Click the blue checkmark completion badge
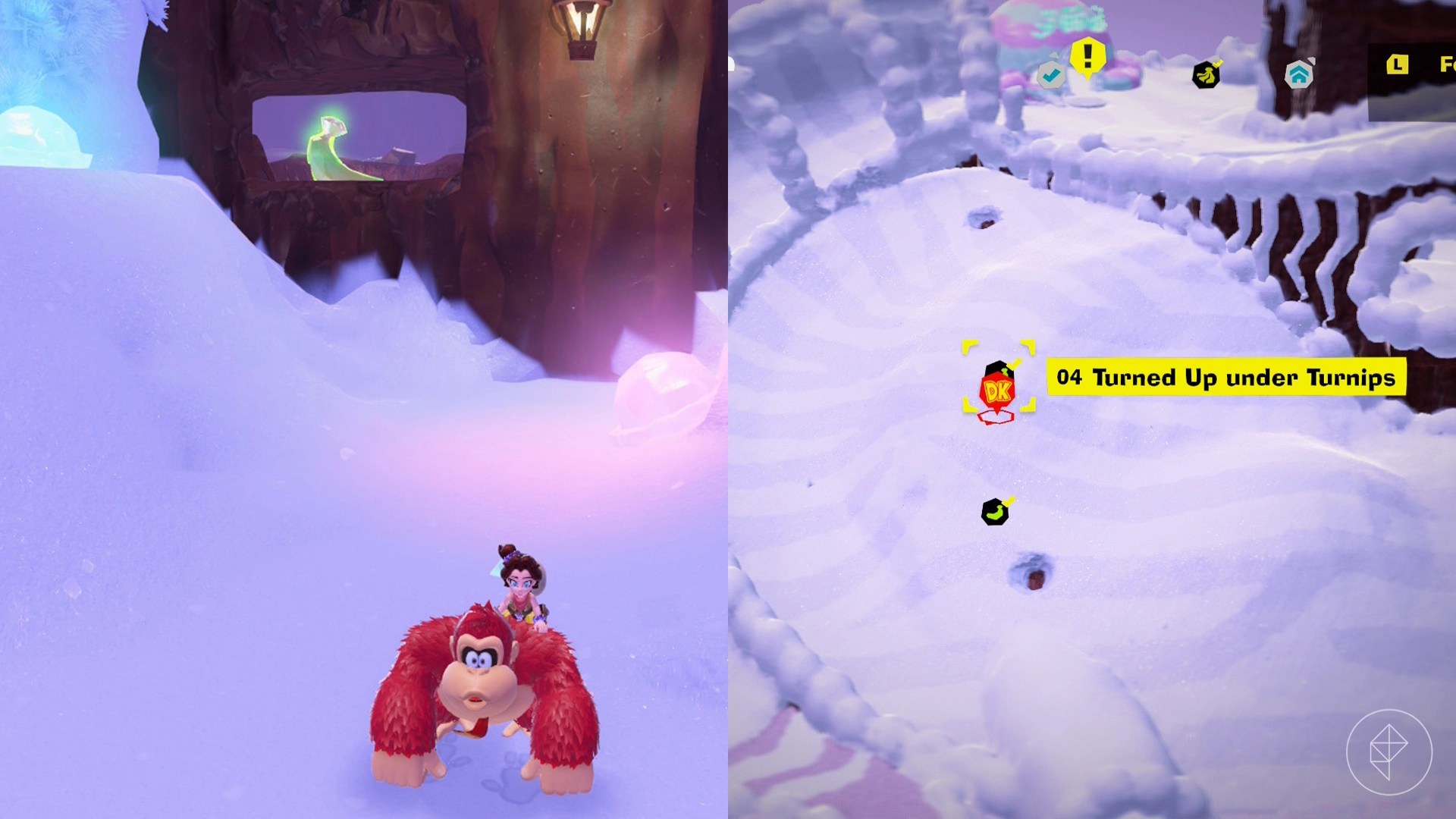The width and height of the screenshot is (1456, 819). (1051, 75)
